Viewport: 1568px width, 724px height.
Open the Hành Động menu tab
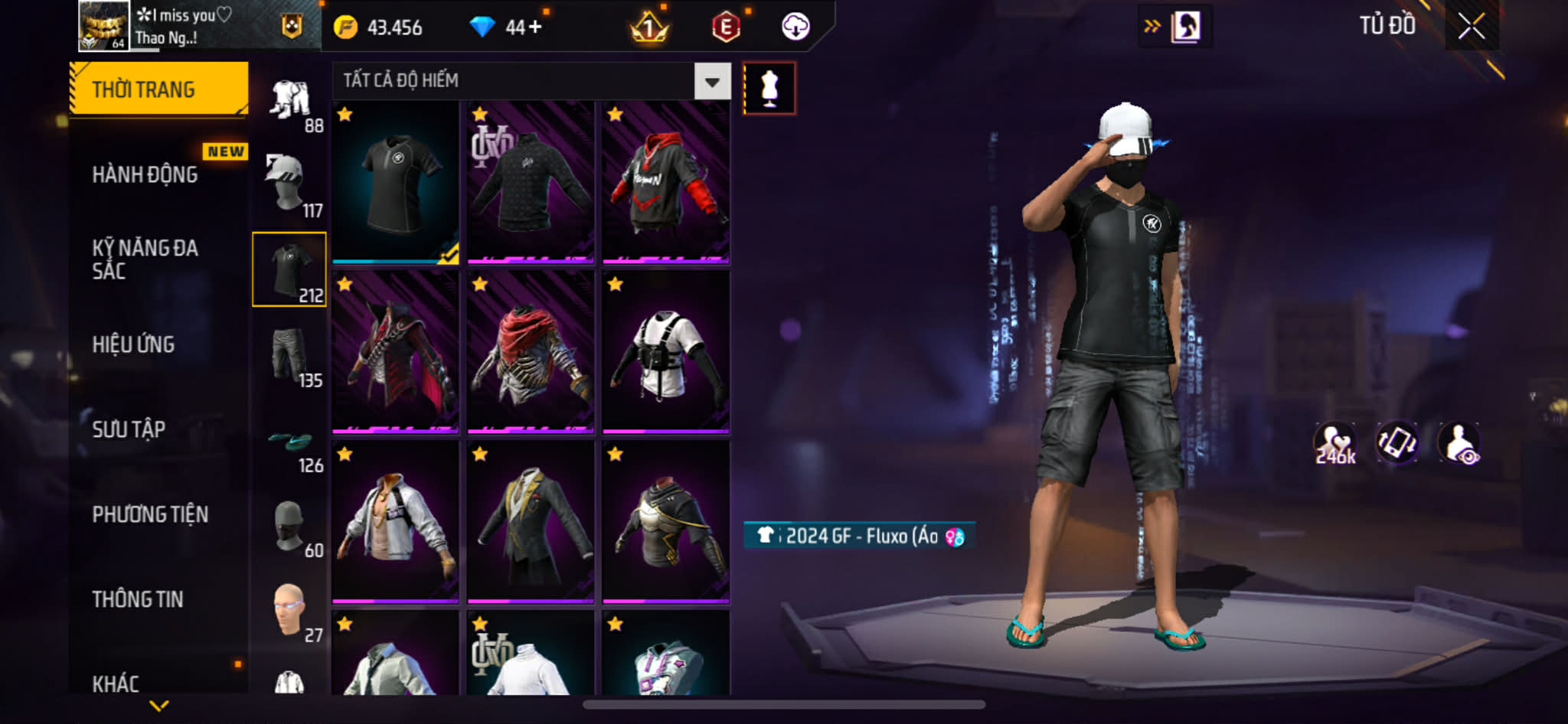click(145, 174)
